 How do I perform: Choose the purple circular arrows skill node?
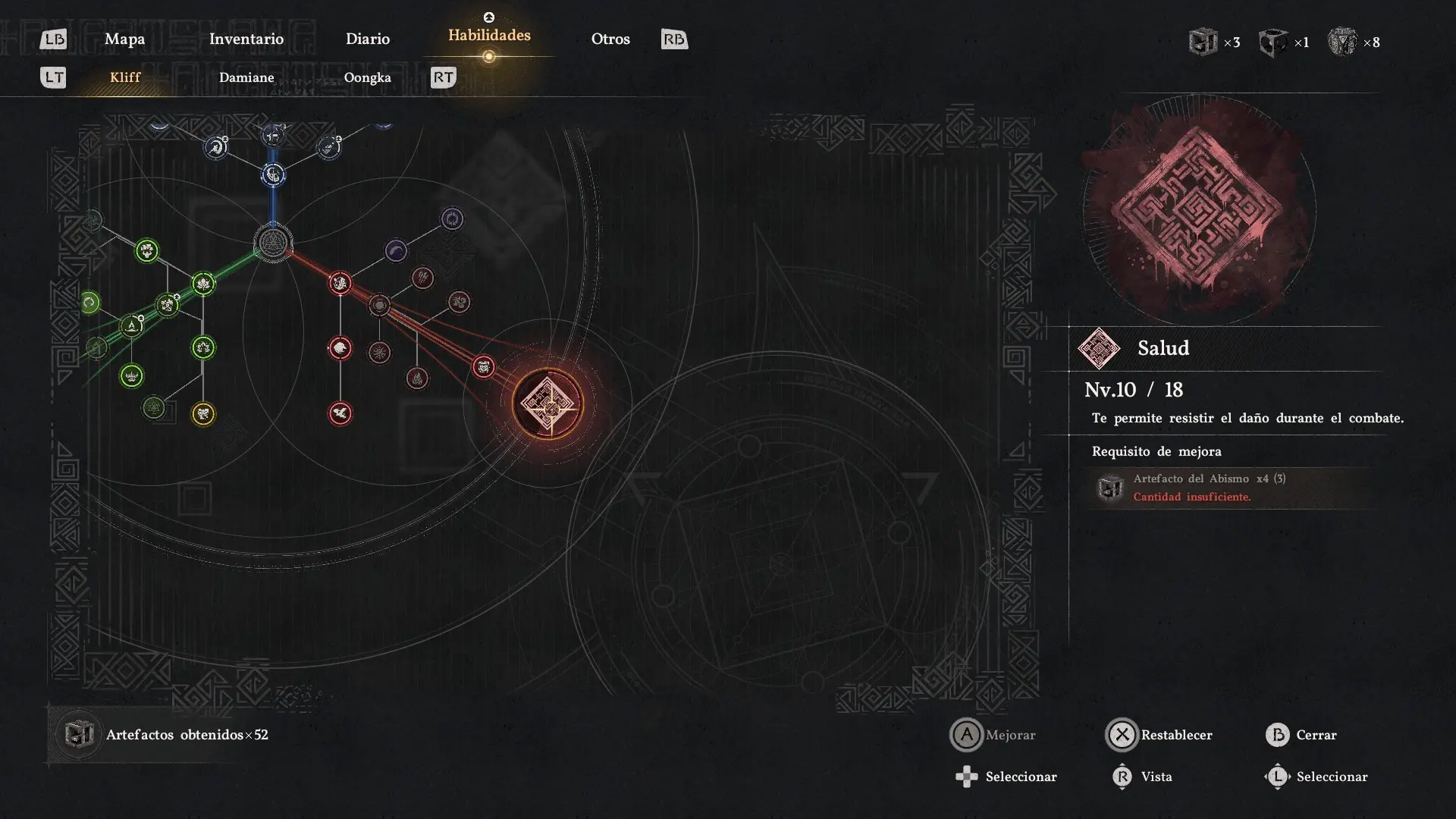(x=452, y=219)
